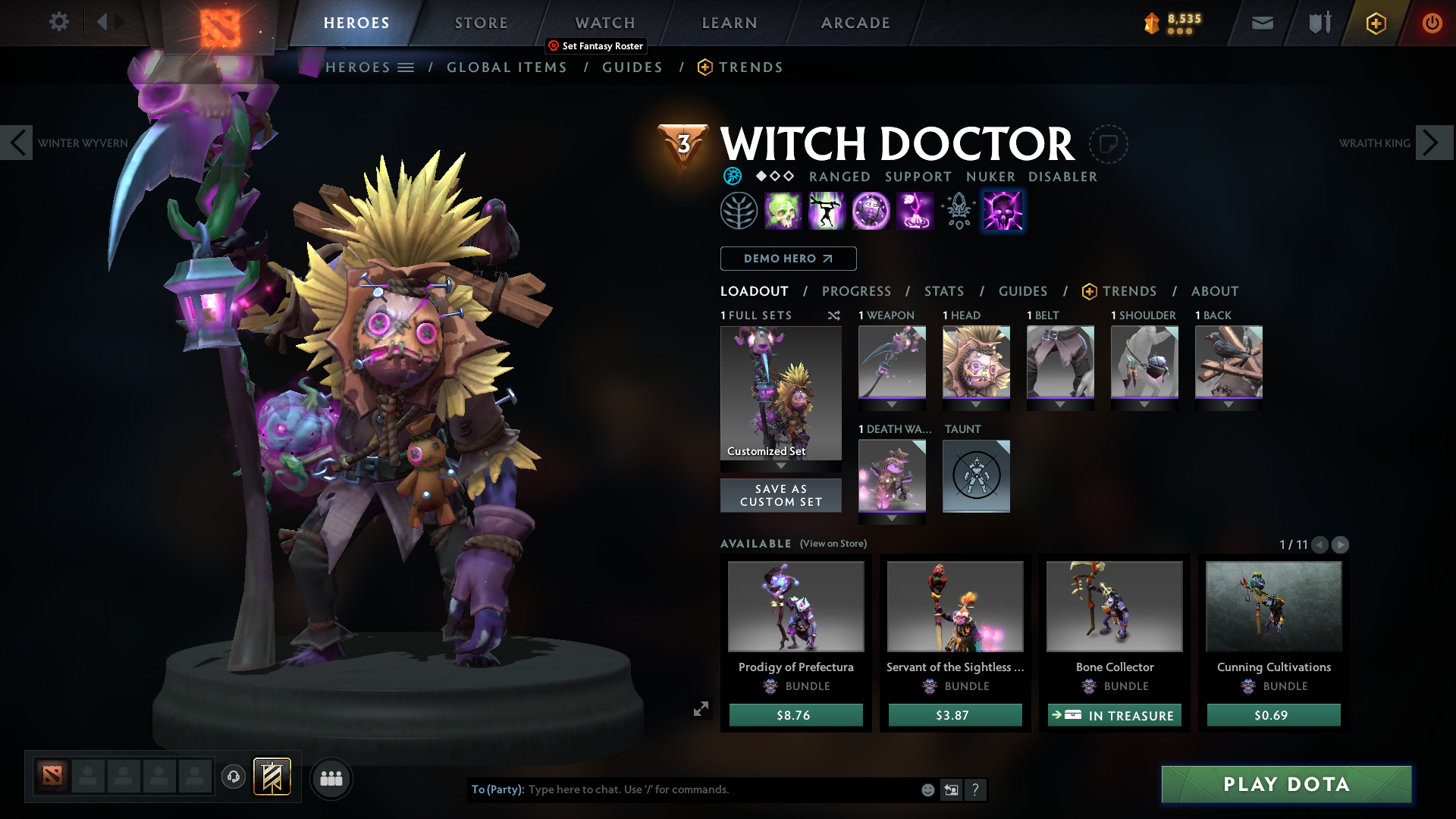Expand the Head item slot chevron
1456x819 pixels.
(x=976, y=404)
